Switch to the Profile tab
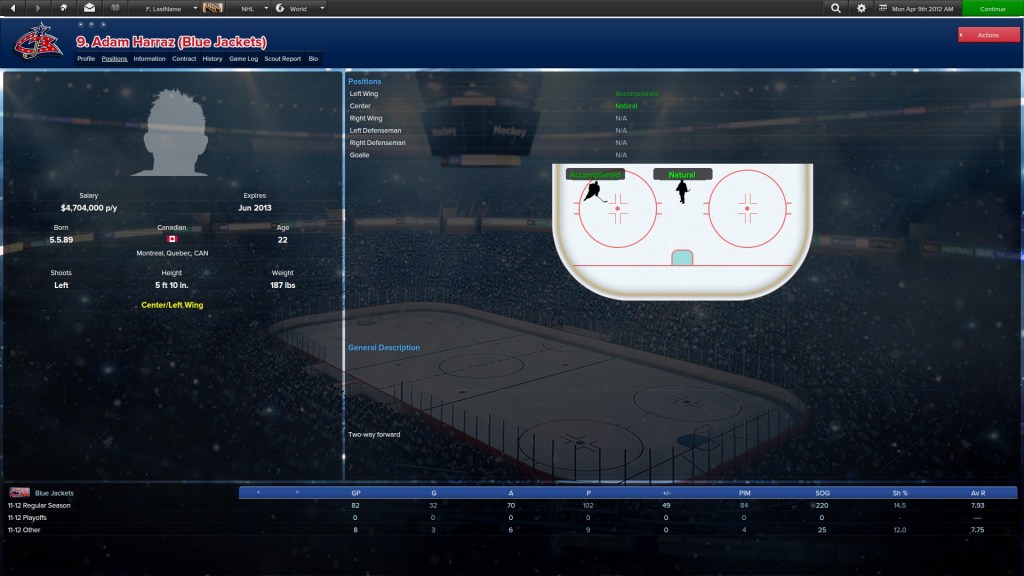1024x576 pixels. coord(86,59)
